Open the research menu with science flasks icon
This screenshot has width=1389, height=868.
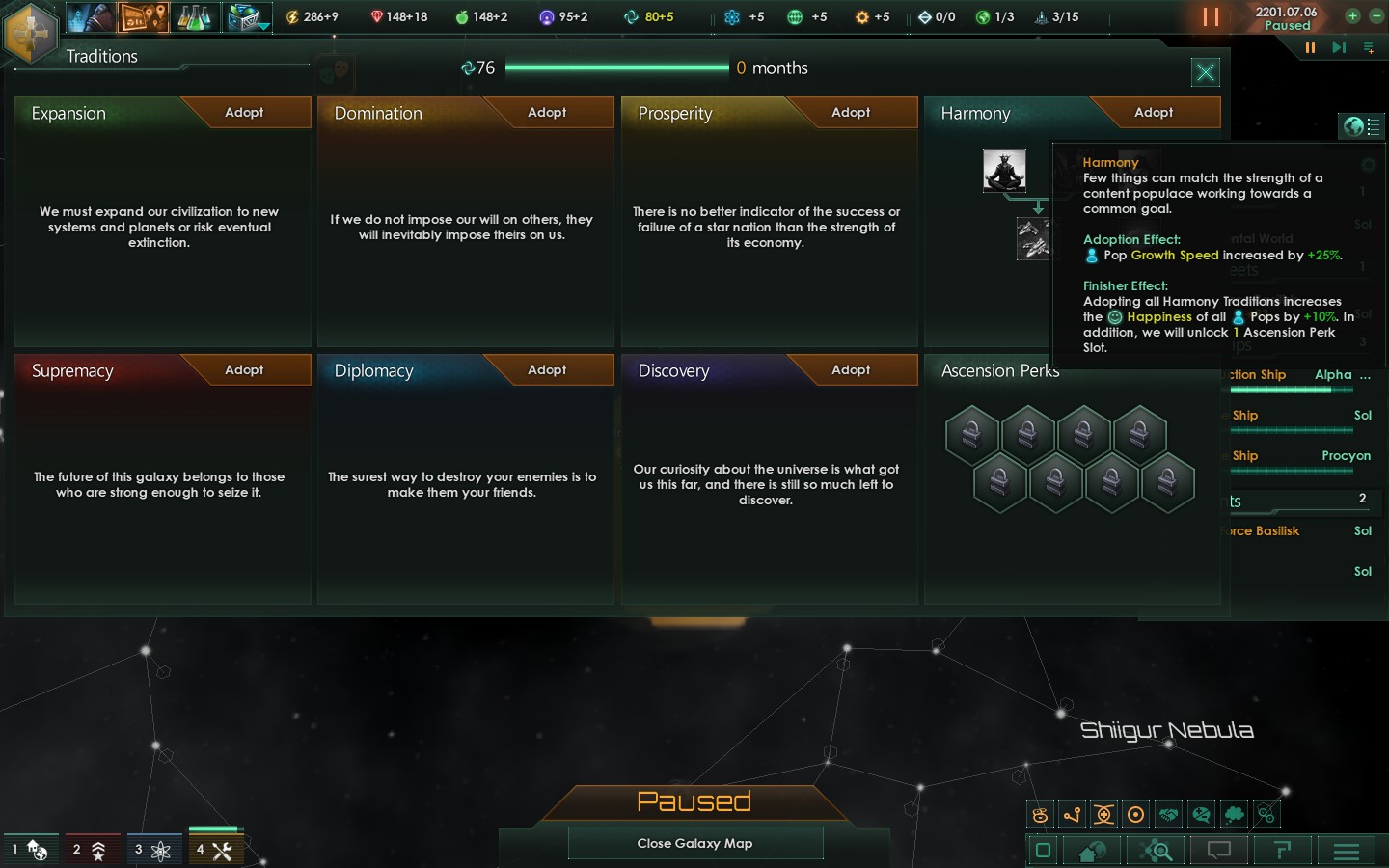[x=198, y=16]
